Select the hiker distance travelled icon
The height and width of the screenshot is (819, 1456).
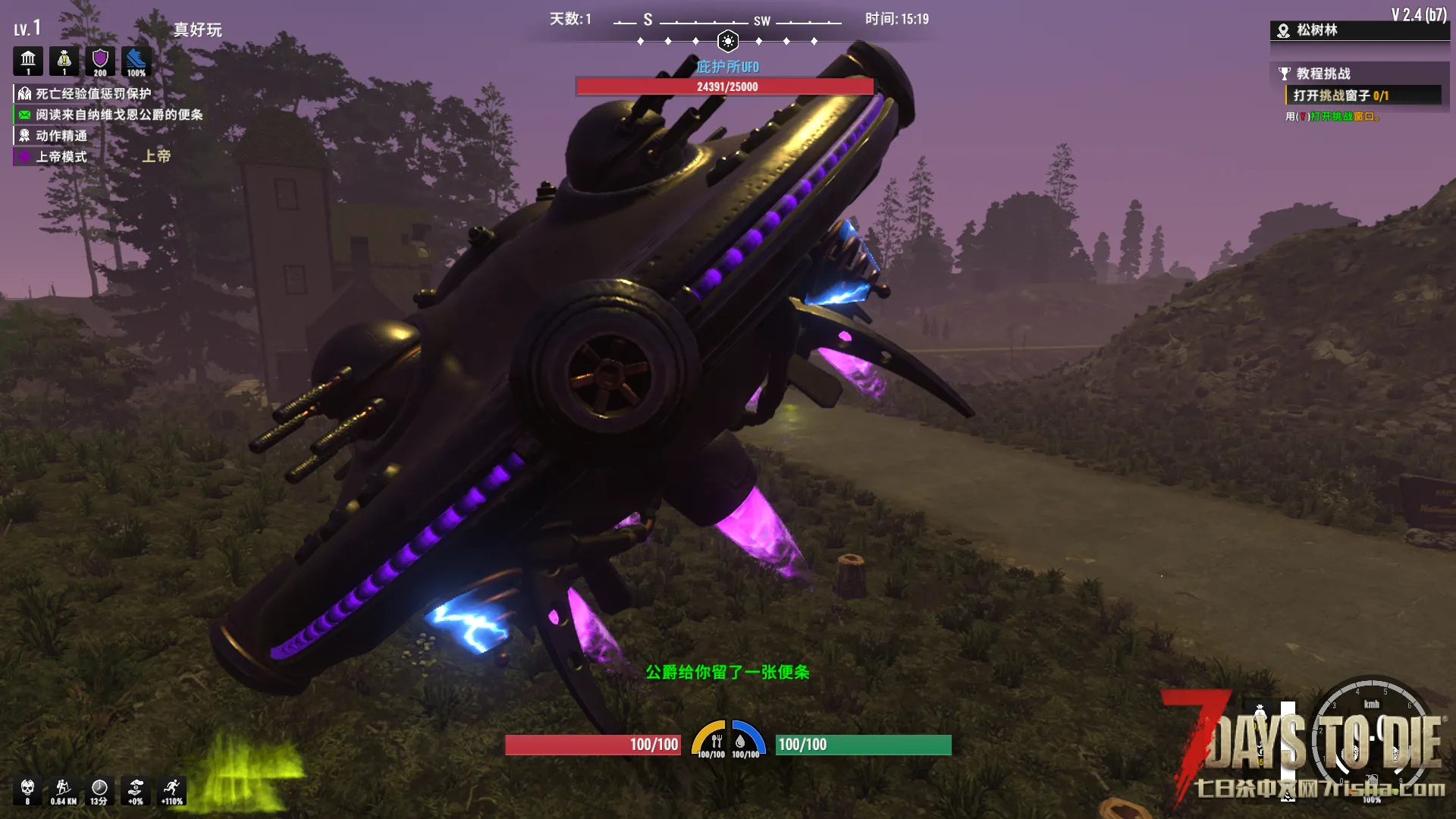coord(64,789)
